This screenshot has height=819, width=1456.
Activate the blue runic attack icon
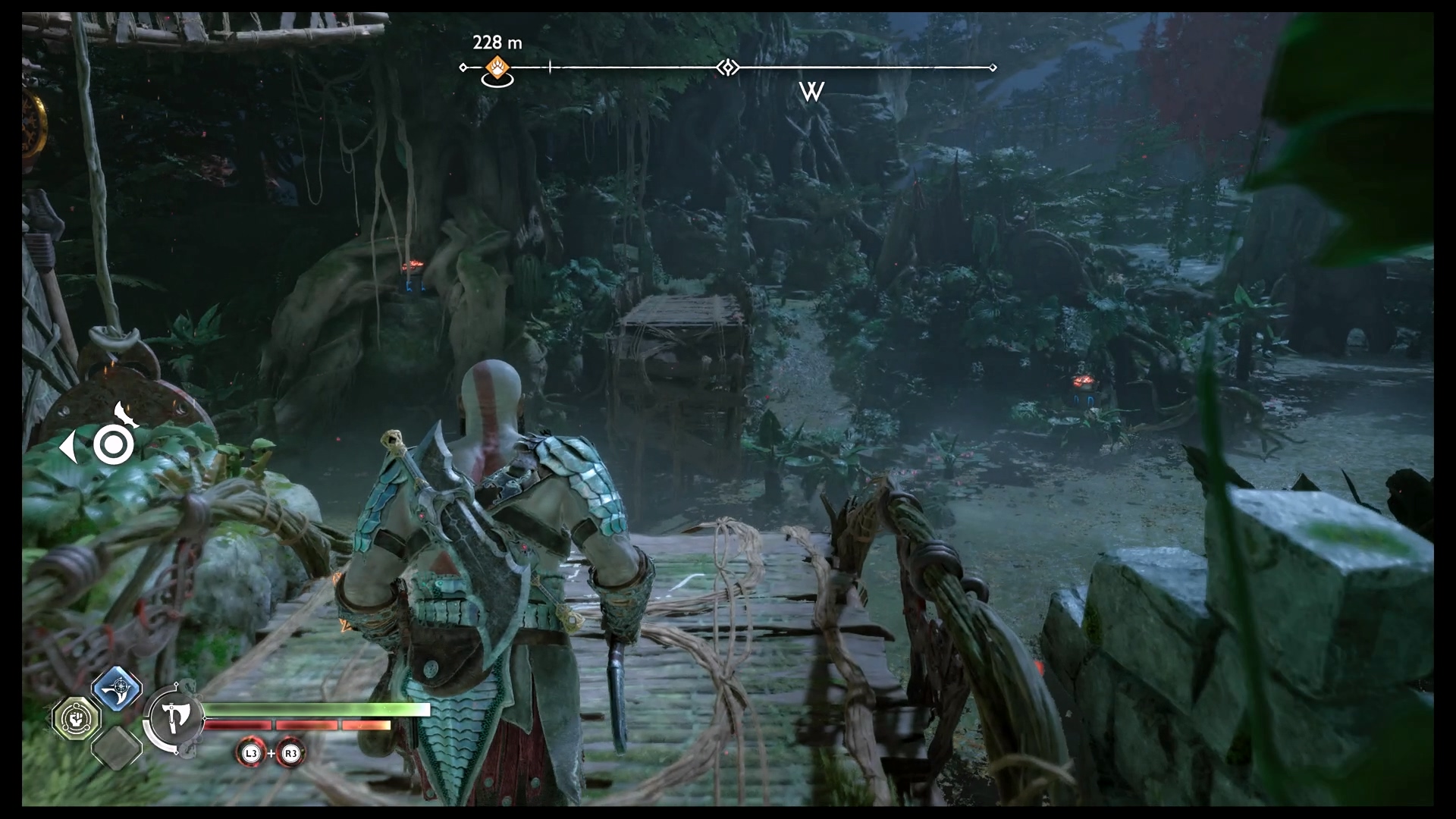(117, 689)
